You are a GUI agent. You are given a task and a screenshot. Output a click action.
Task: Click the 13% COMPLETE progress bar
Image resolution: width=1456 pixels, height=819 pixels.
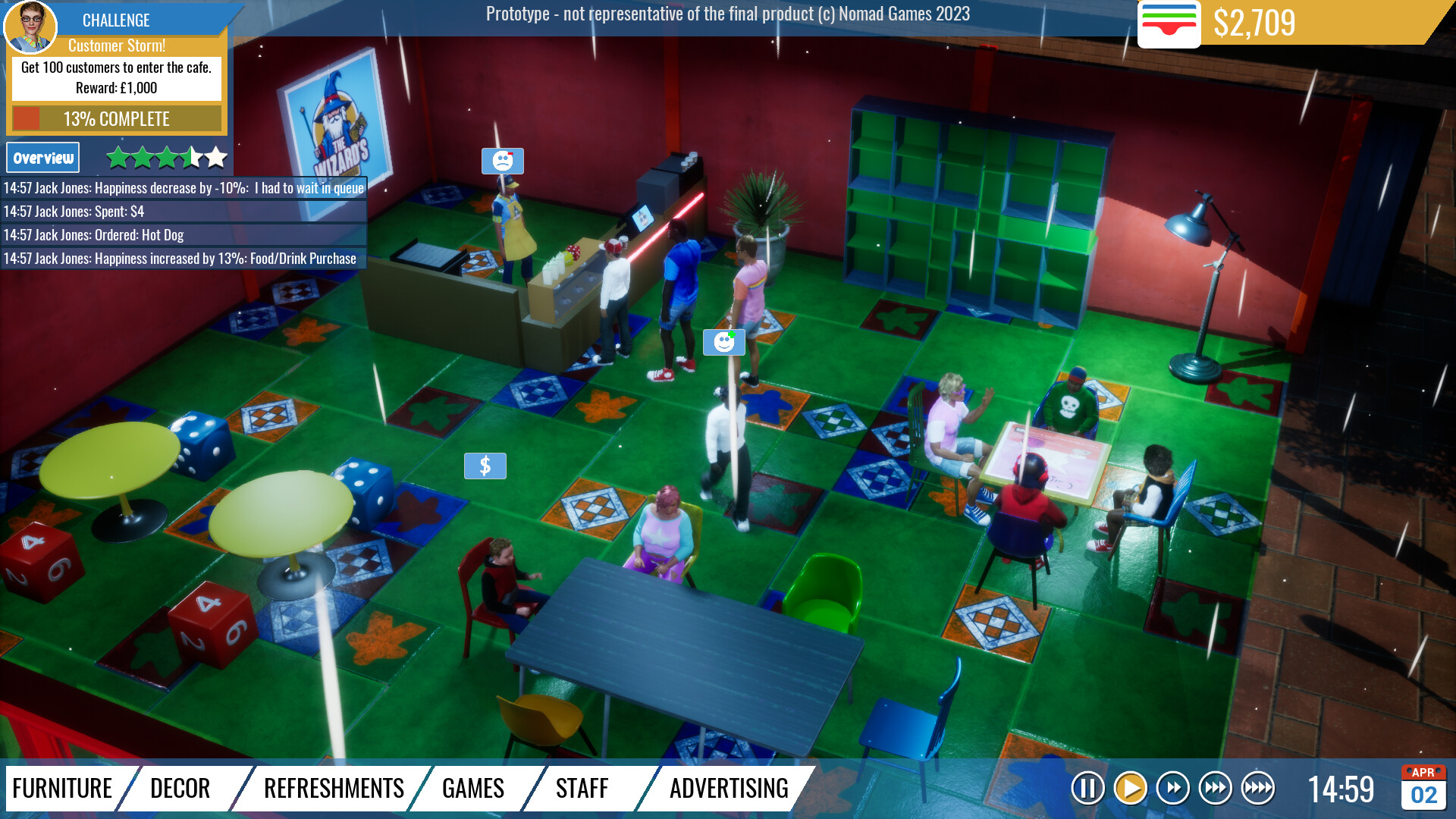[x=115, y=118]
